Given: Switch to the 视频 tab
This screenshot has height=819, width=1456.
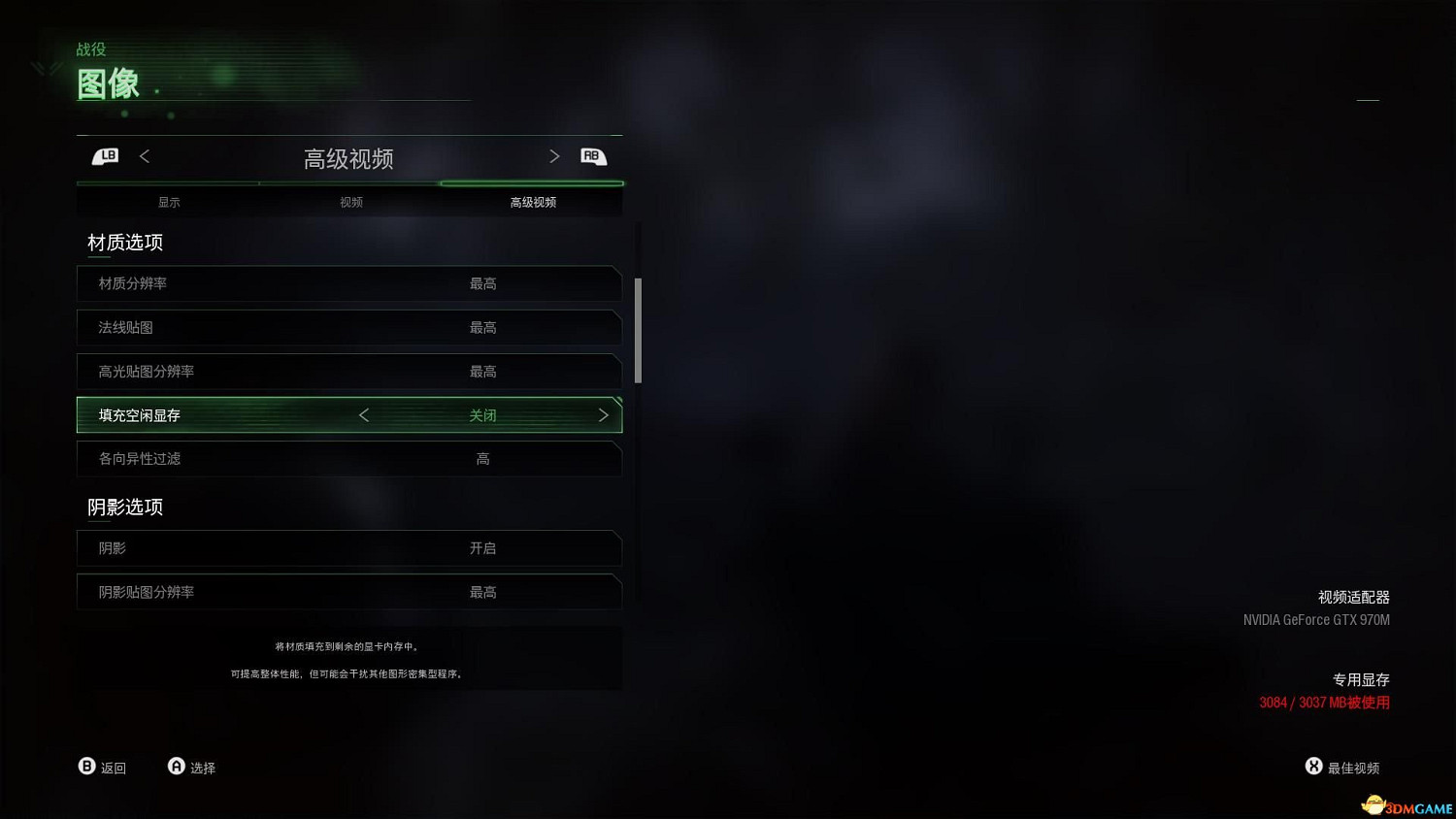Looking at the screenshot, I should 350,202.
